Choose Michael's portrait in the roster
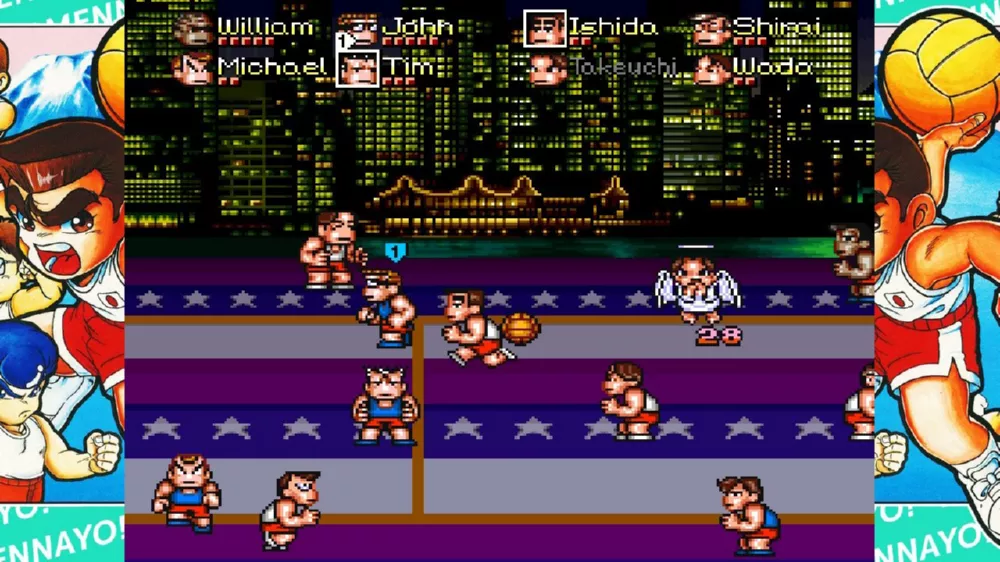The height and width of the screenshot is (562, 1000). (x=193, y=68)
